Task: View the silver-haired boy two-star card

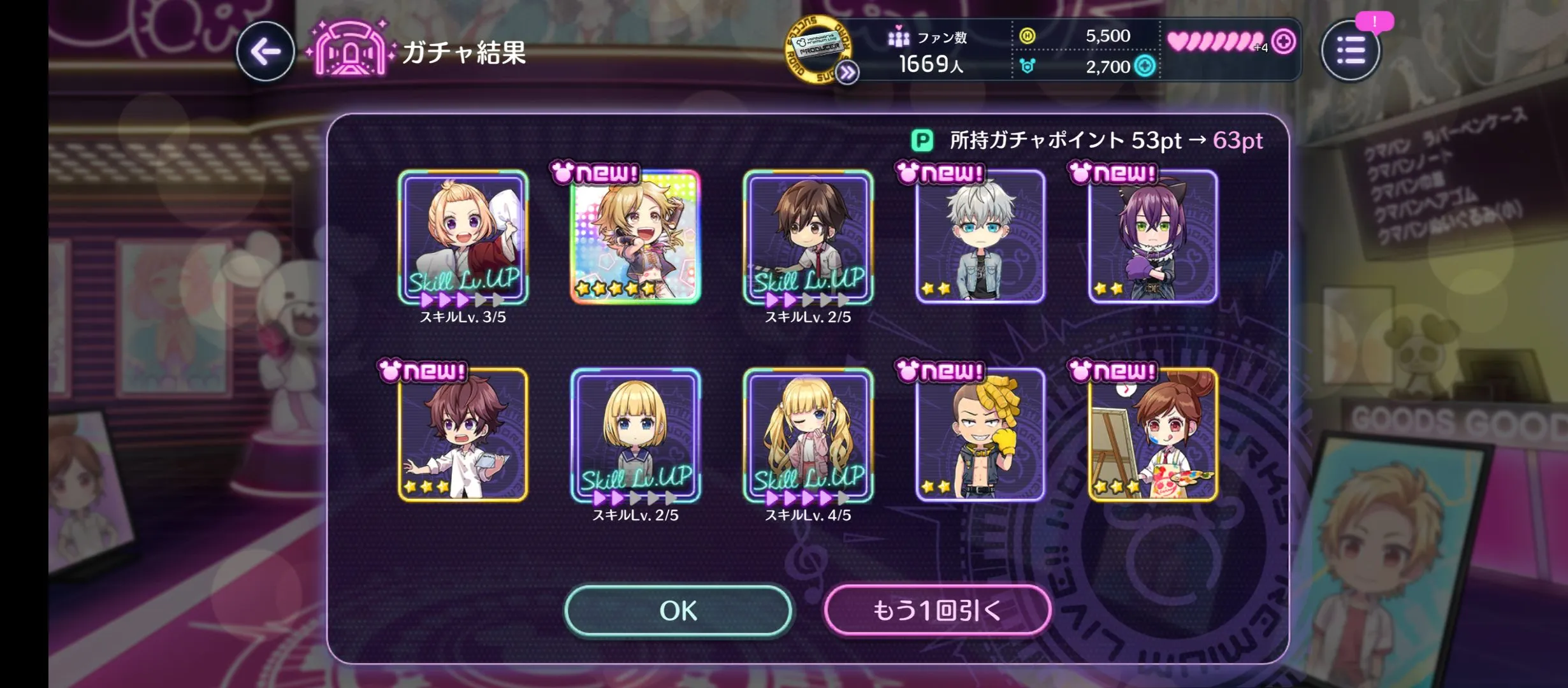Action: tap(980, 236)
